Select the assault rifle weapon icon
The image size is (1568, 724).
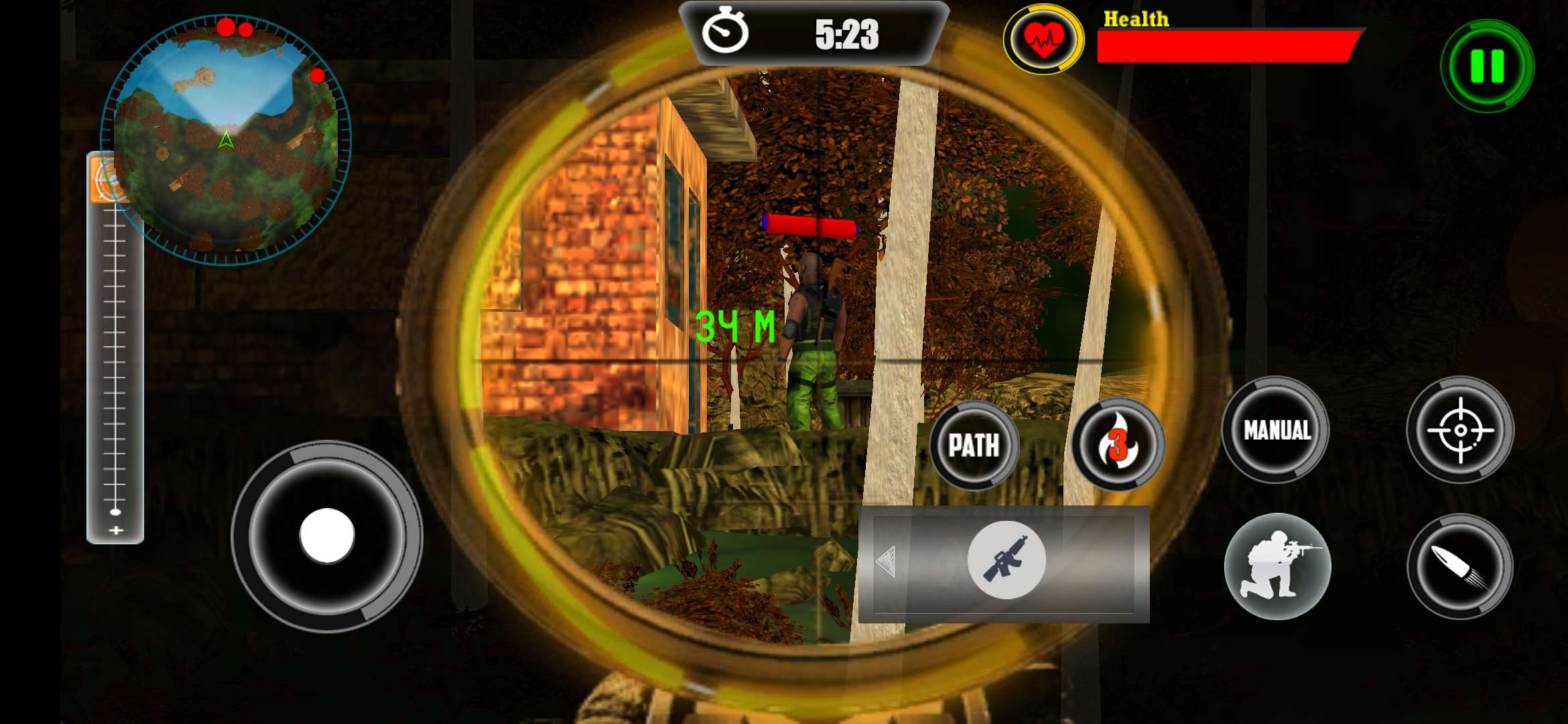(x=1006, y=560)
